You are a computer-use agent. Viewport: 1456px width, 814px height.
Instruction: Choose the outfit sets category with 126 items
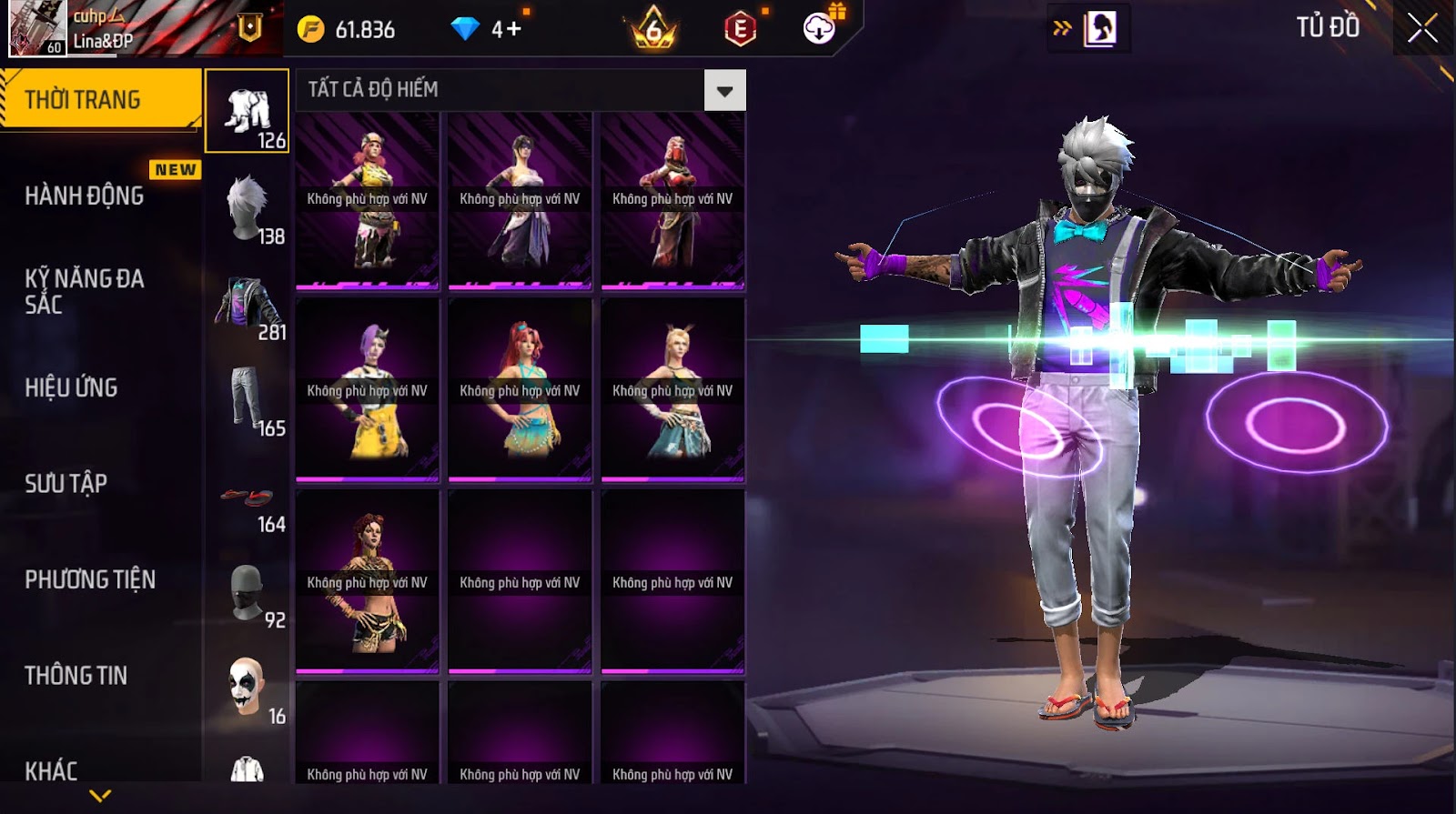point(248,112)
